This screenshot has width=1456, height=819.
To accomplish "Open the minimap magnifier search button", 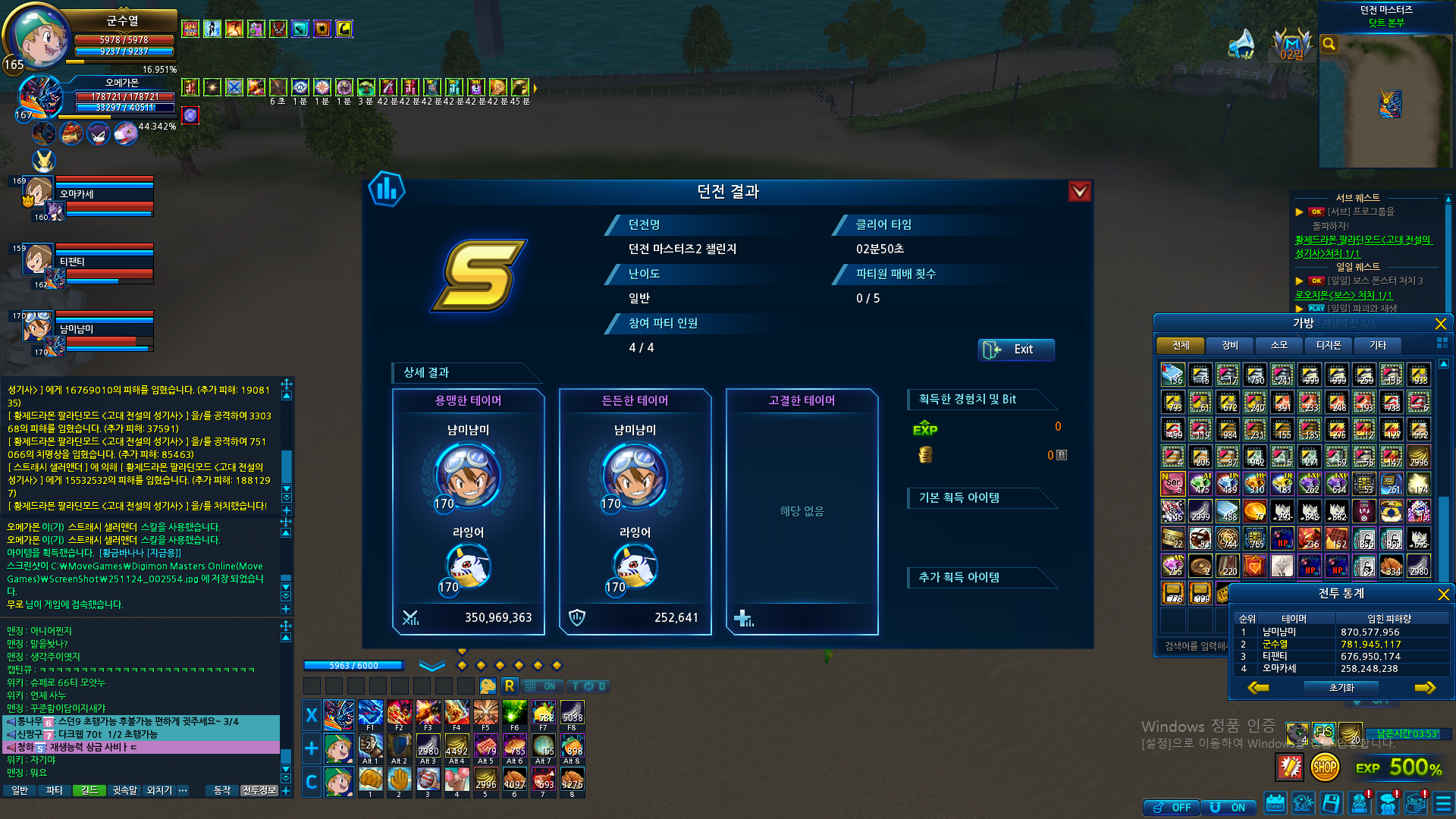I will [x=1329, y=44].
